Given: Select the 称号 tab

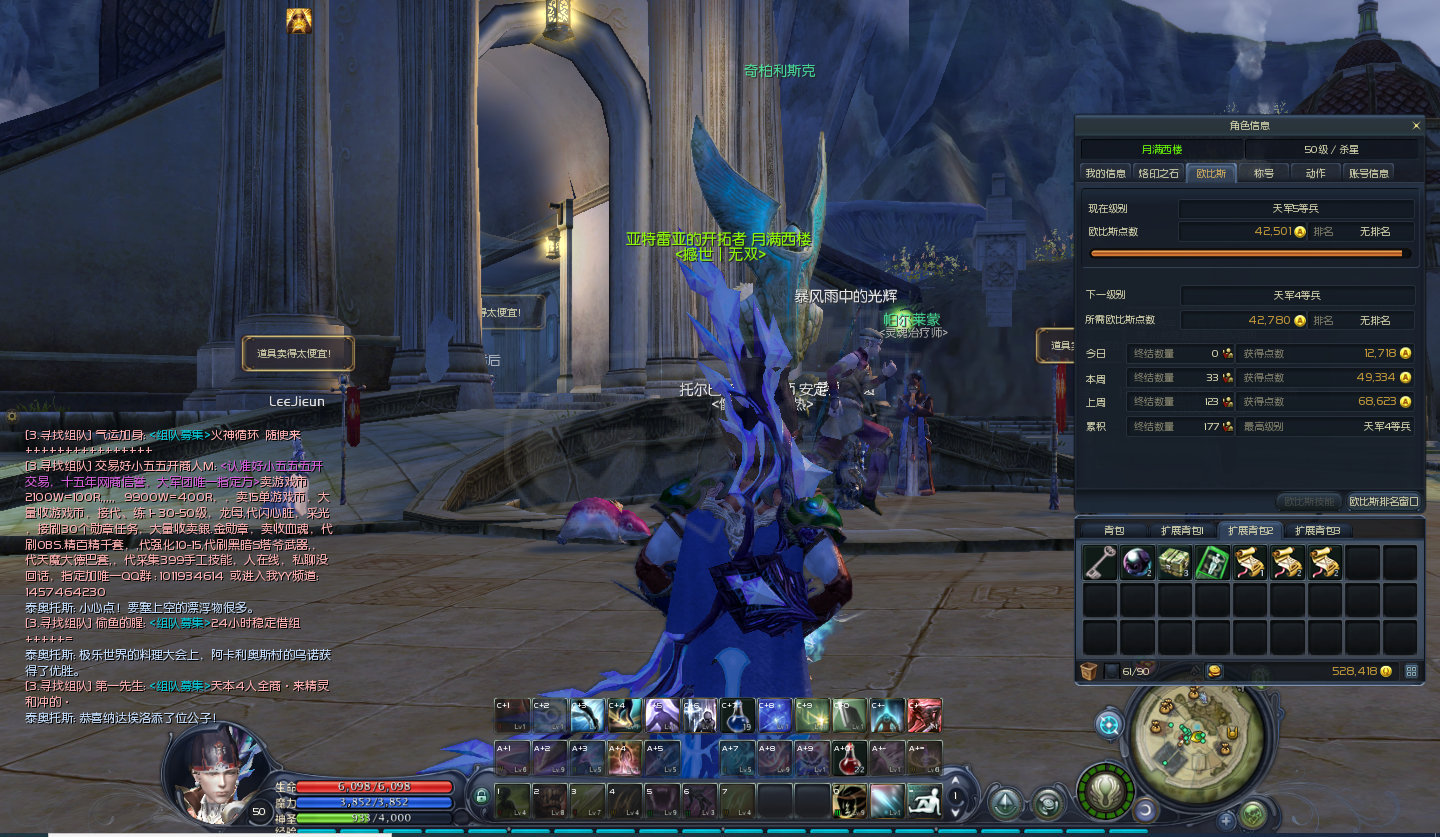Looking at the screenshot, I should tap(1264, 173).
